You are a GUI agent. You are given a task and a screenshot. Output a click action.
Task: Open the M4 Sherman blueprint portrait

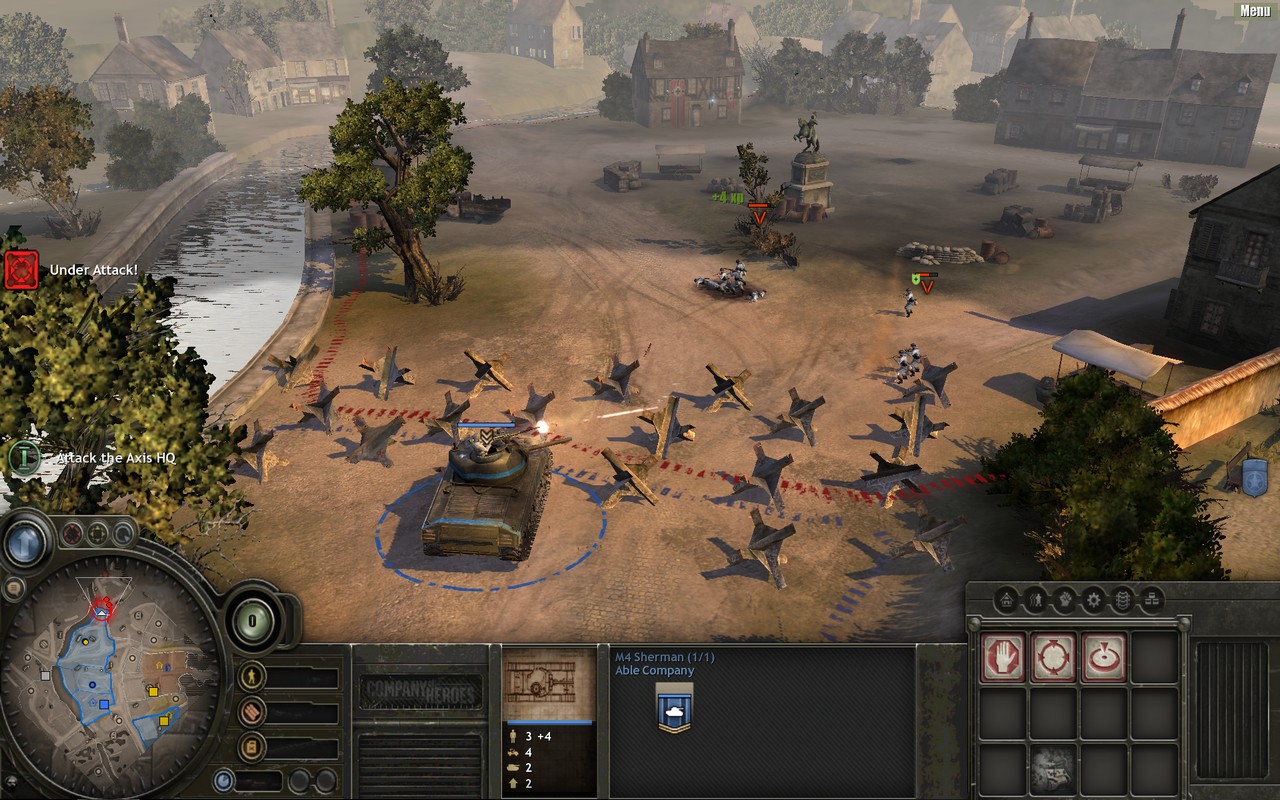coord(548,685)
